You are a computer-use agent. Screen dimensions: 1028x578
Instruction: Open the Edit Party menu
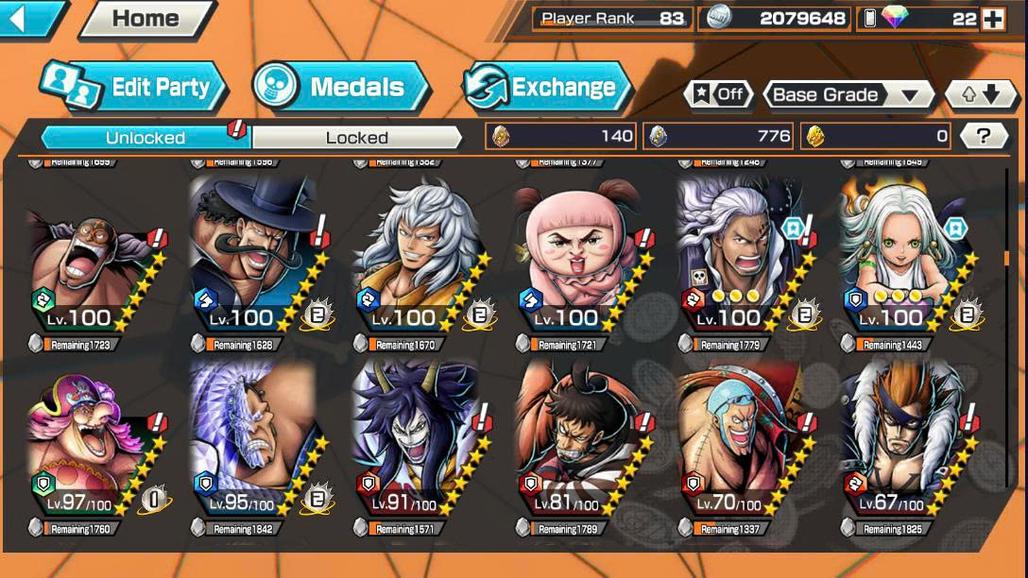click(x=133, y=87)
